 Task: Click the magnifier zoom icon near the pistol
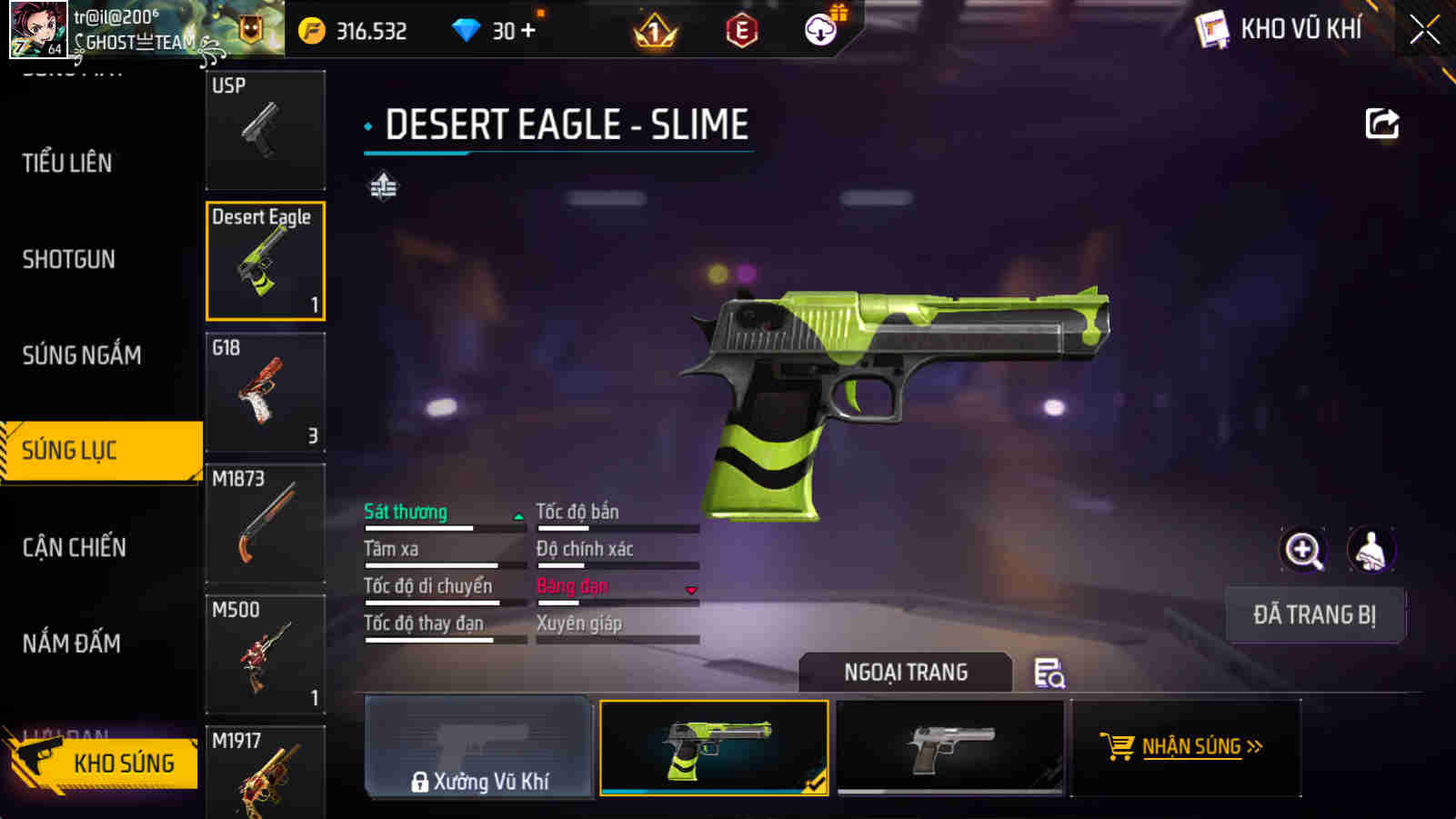pos(1303,550)
